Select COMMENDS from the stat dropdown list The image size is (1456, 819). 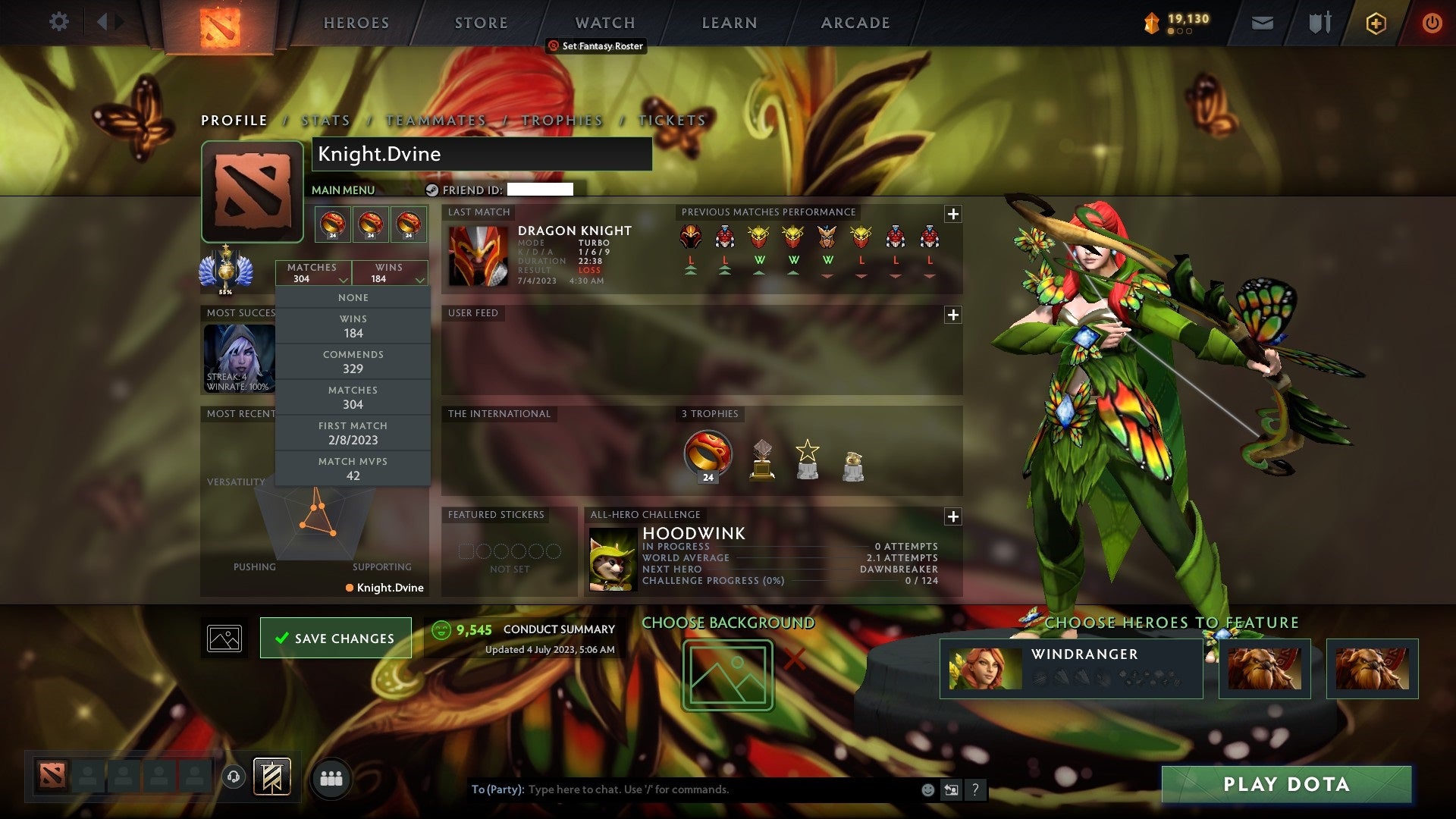click(x=353, y=361)
